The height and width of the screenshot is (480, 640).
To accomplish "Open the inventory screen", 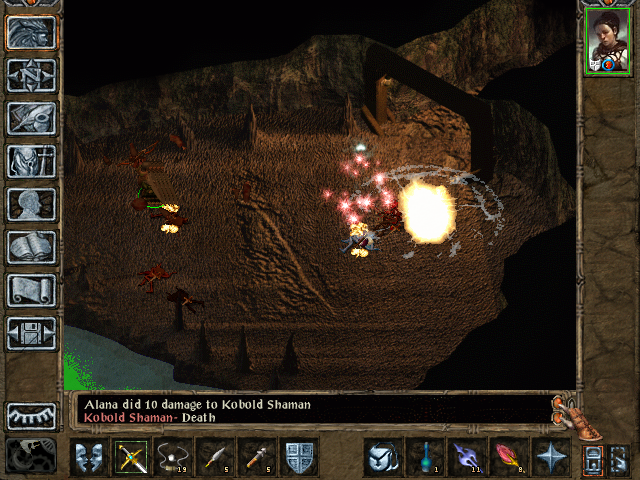I will pos(31,160).
